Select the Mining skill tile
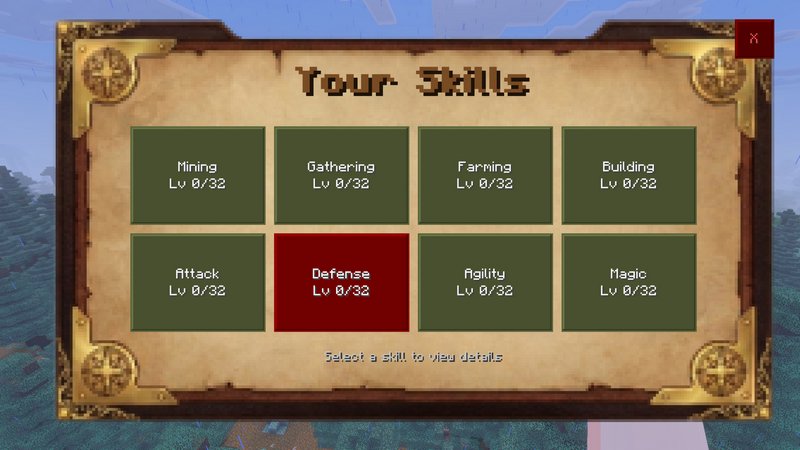The height and width of the screenshot is (450, 800). point(197,175)
